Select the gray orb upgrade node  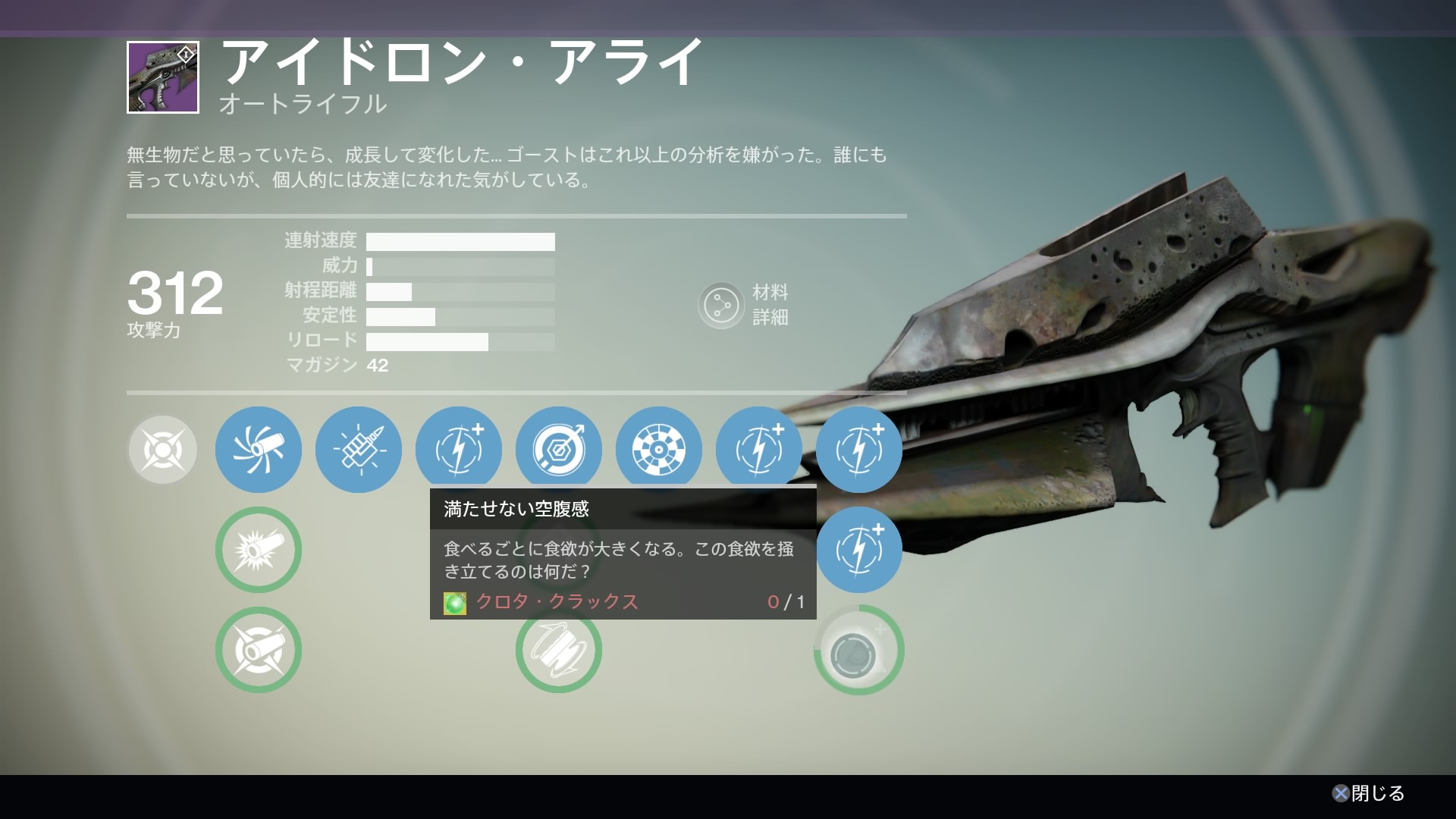point(858,651)
